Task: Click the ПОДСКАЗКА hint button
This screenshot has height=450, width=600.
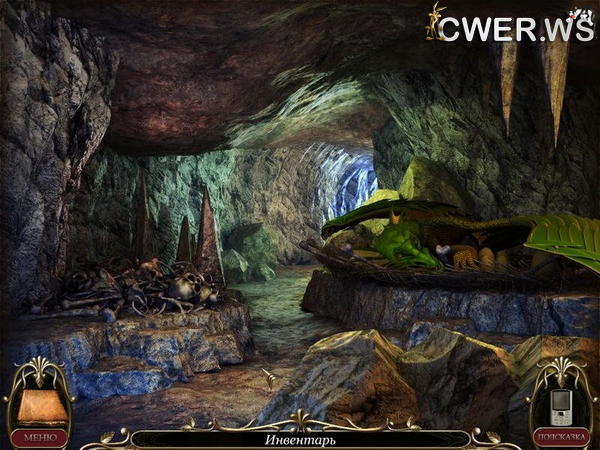Action: click(x=559, y=437)
